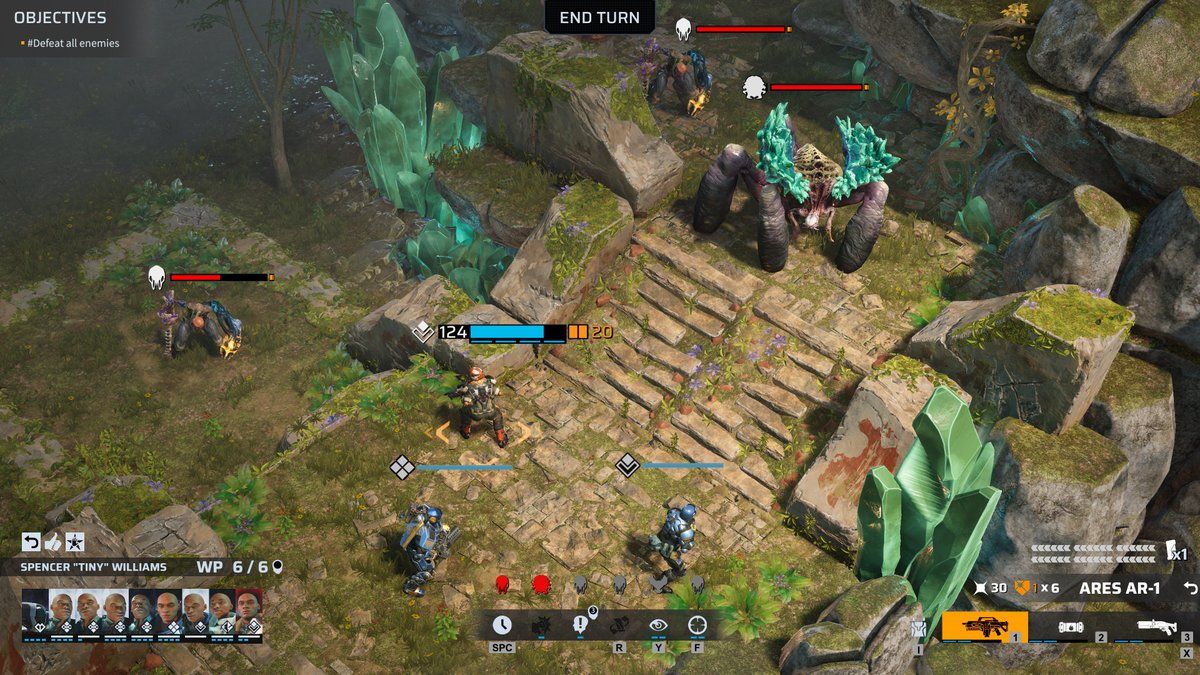Open the Objectives tracker panel
Viewport: 1200px width, 675px height.
60,18
